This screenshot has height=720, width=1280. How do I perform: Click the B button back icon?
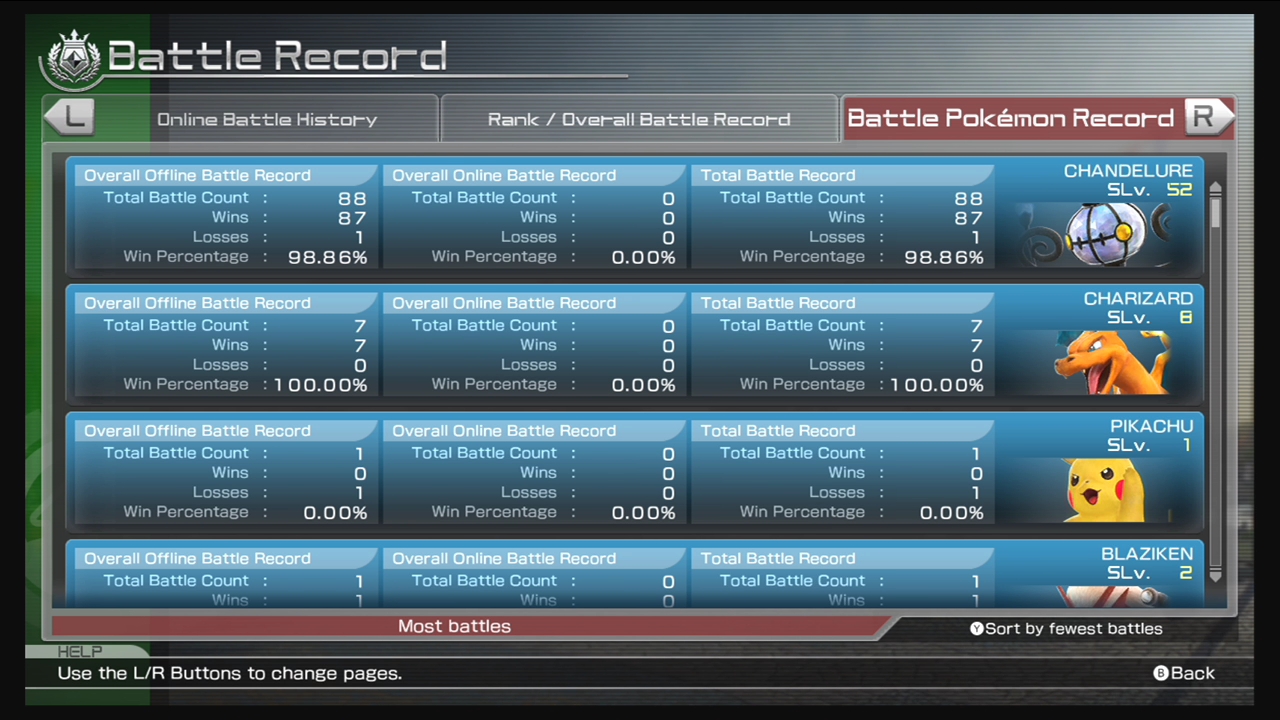(1159, 673)
